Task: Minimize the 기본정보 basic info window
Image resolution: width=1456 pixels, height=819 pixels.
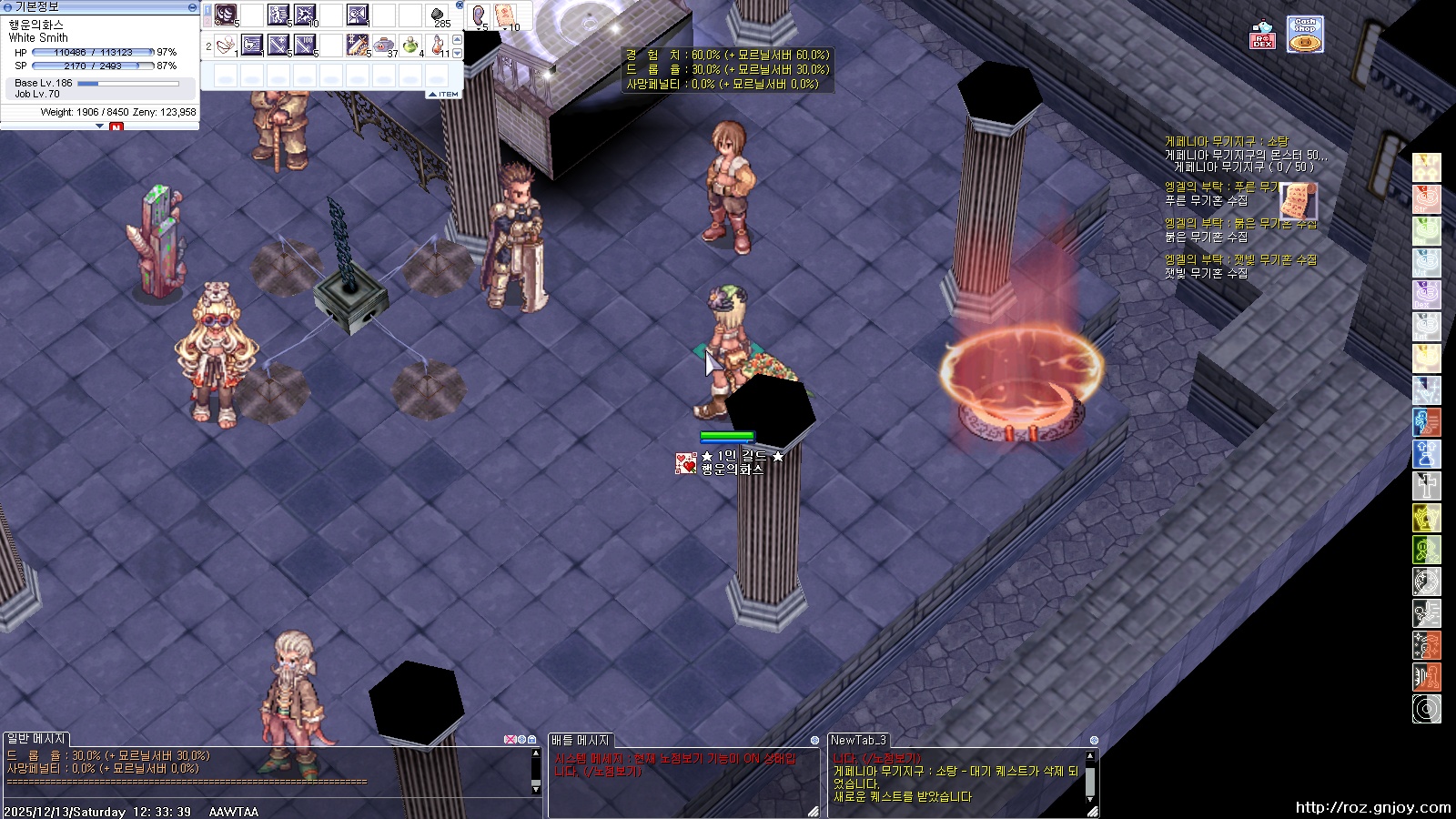Action: click(x=192, y=6)
